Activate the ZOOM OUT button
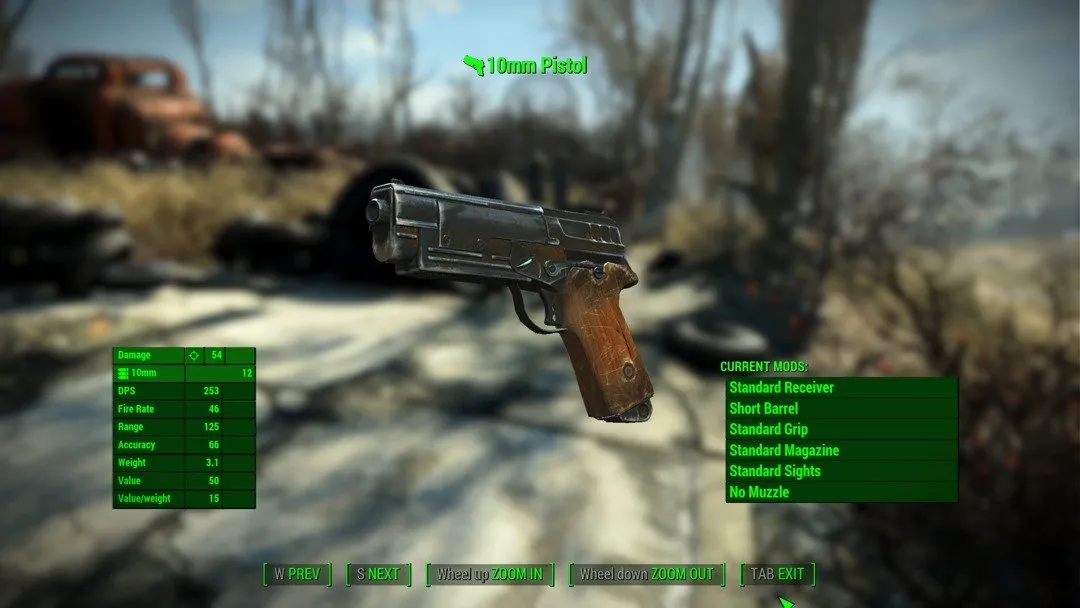This screenshot has width=1080, height=608. [647, 574]
